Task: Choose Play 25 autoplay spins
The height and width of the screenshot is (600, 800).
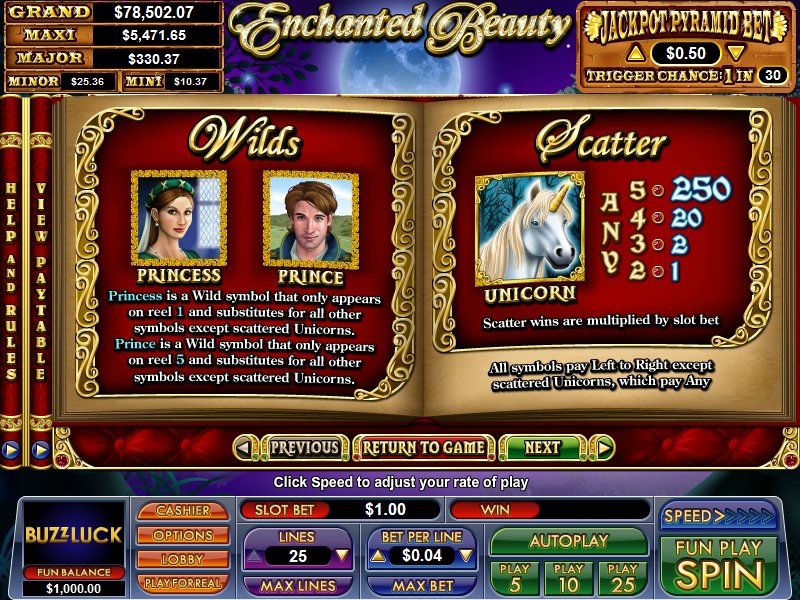Action: tap(623, 577)
